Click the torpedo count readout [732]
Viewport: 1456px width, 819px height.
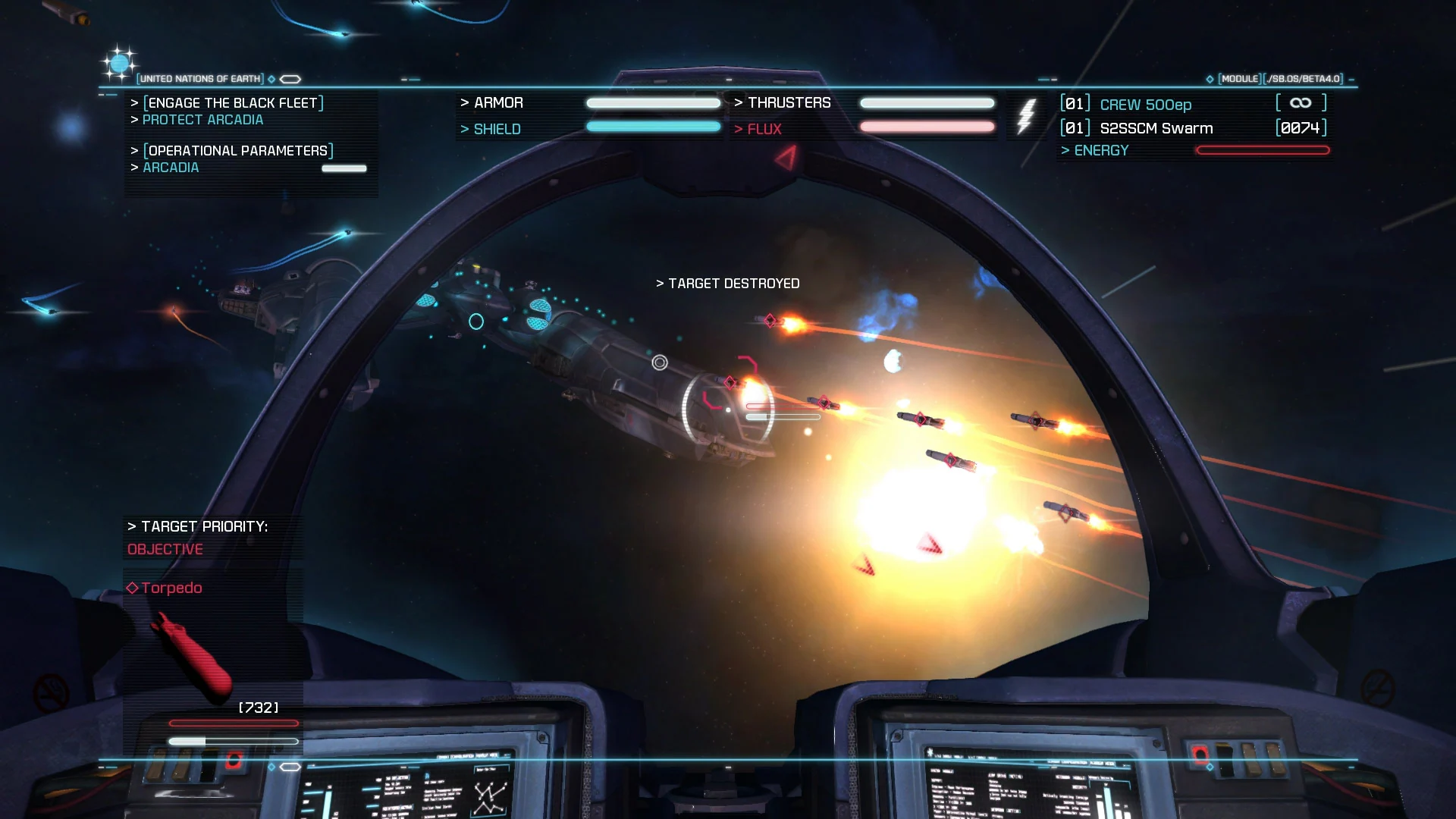(x=257, y=707)
